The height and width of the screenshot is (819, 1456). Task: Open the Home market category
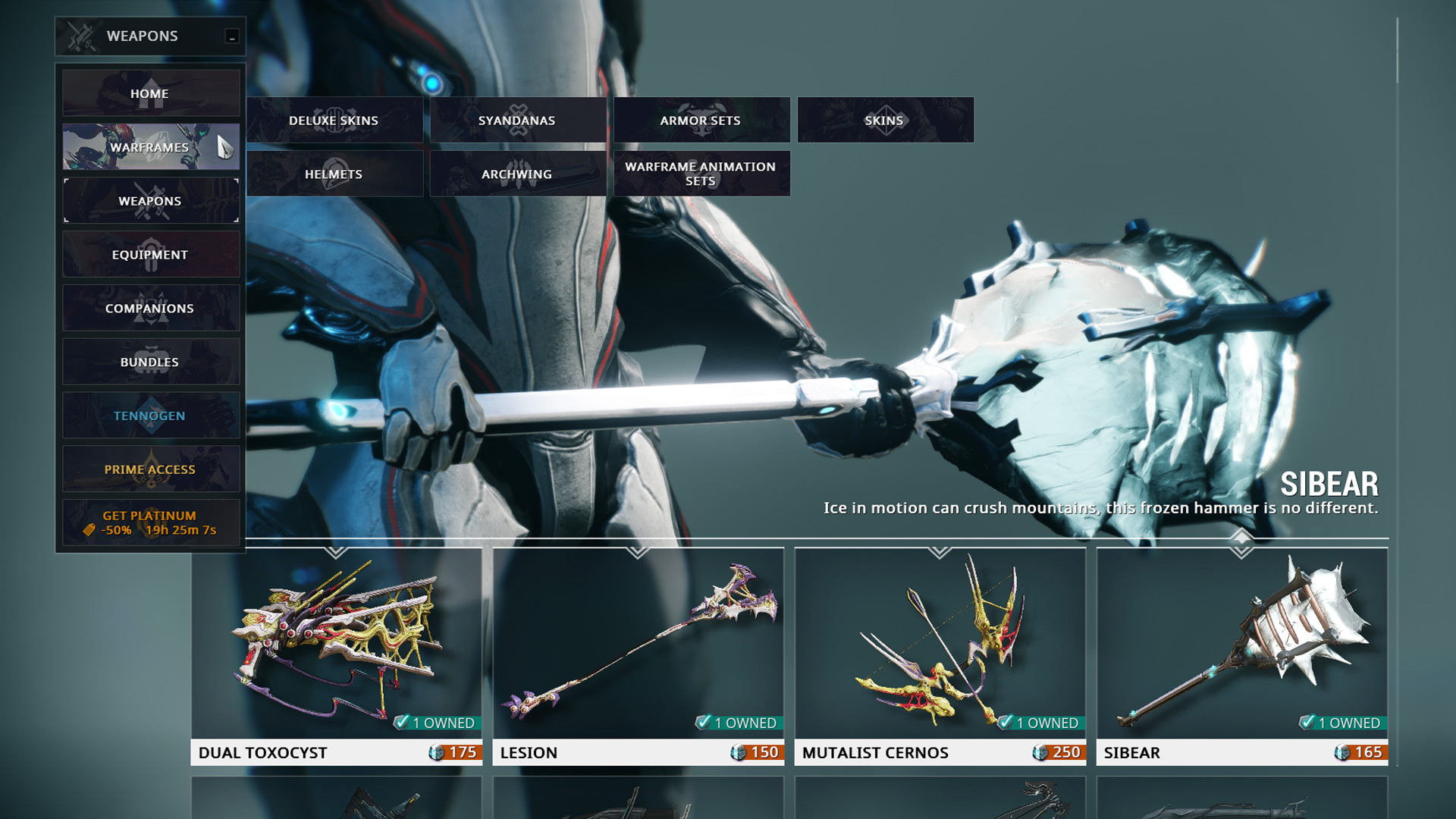[150, 93]
